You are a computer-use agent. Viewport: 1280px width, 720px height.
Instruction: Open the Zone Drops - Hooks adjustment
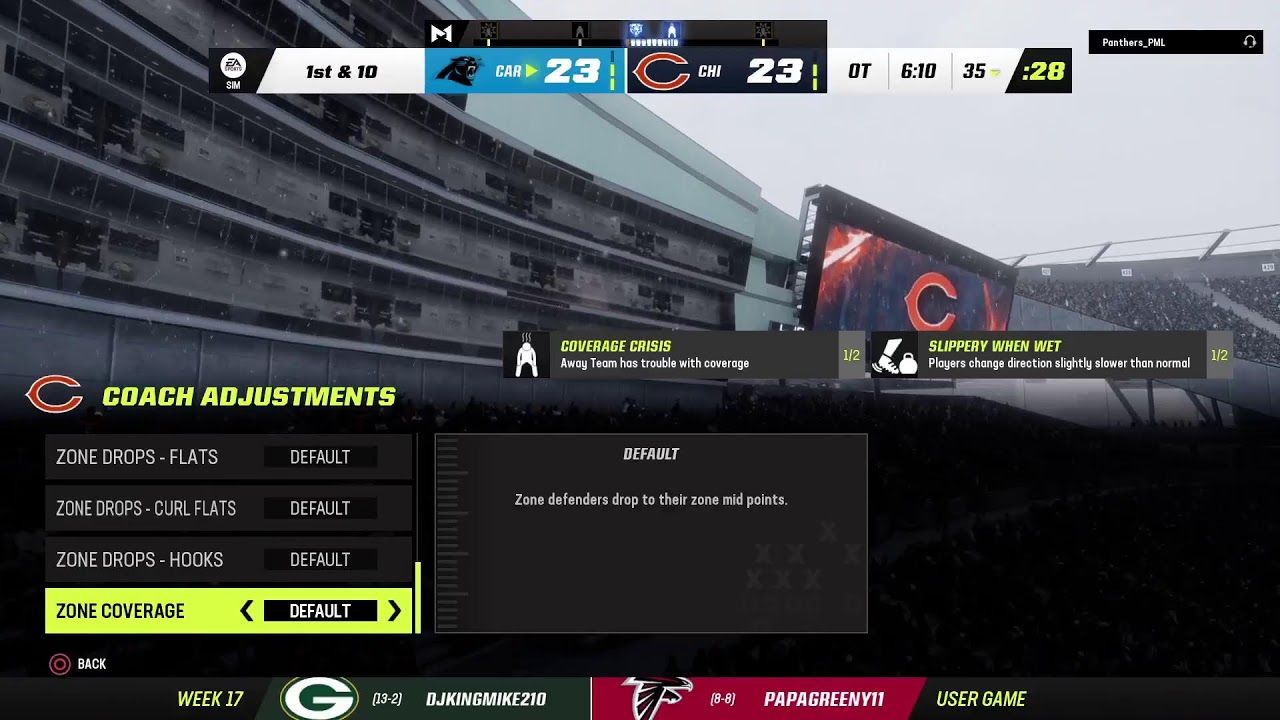[x=228, y=560]
